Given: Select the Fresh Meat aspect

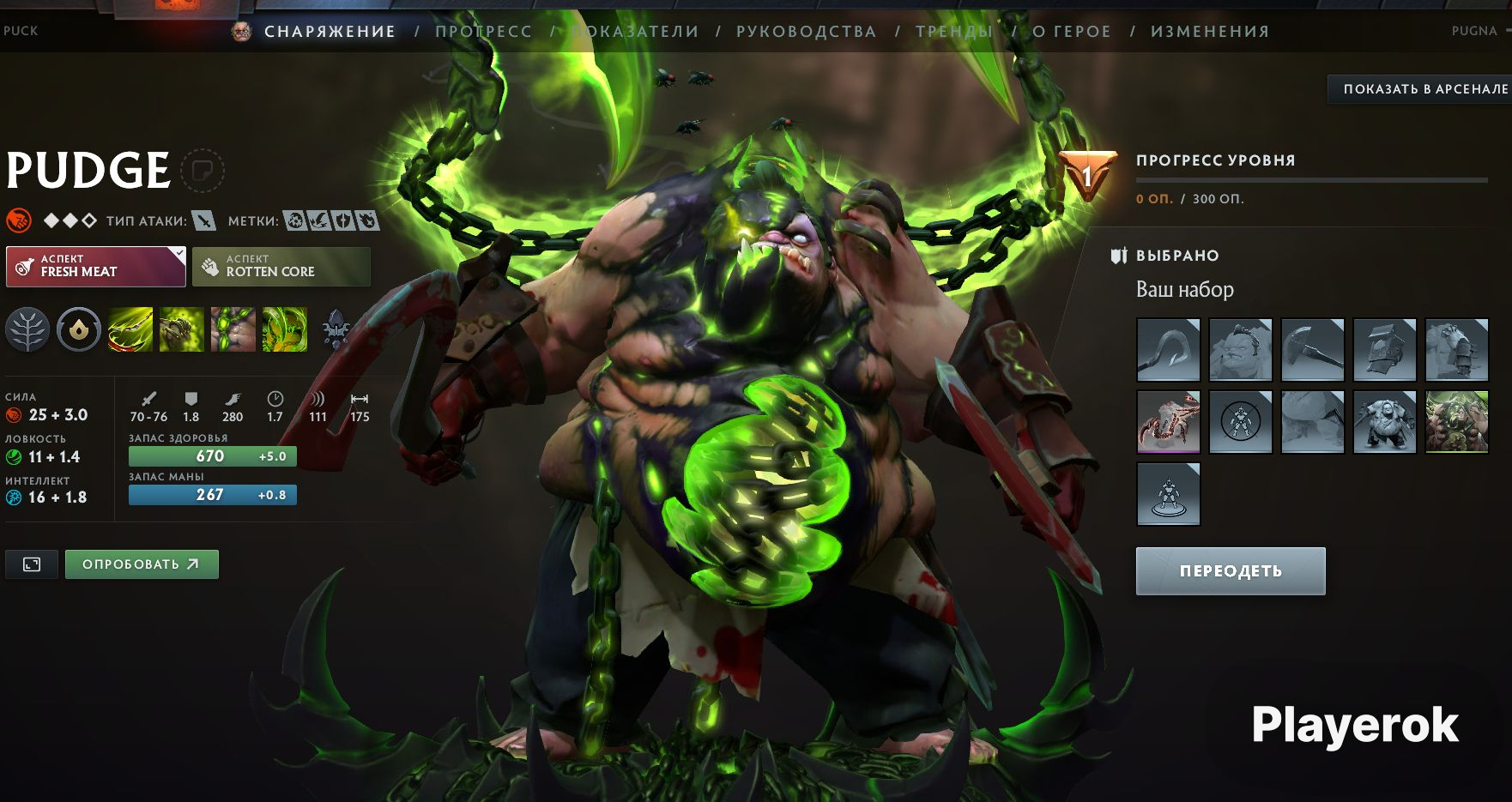Looking at the screenshot, I should point(96,266).
